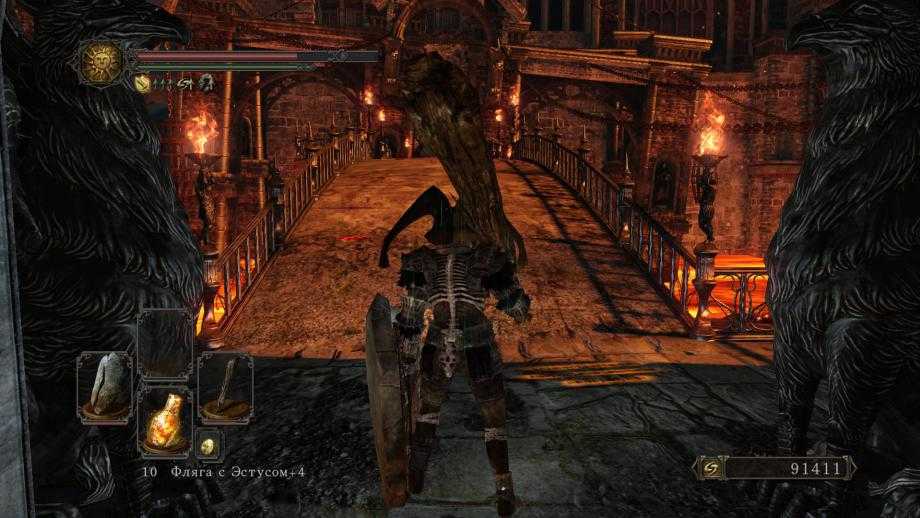Click the left-hand shield equipment slot
This screenshot has width=920, height=518.
click(x=105, y=386)
